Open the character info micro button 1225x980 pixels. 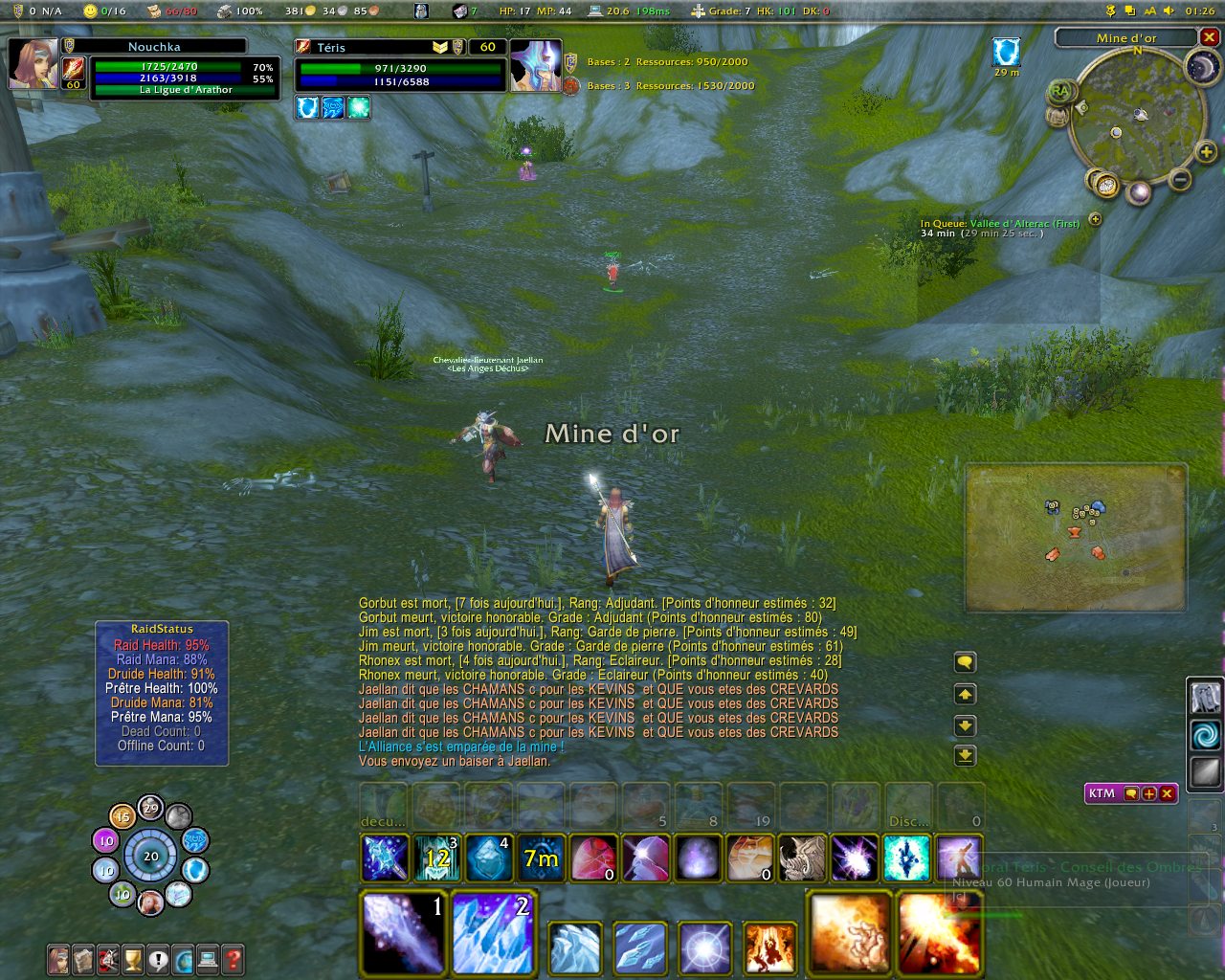[x=58, y=958]
